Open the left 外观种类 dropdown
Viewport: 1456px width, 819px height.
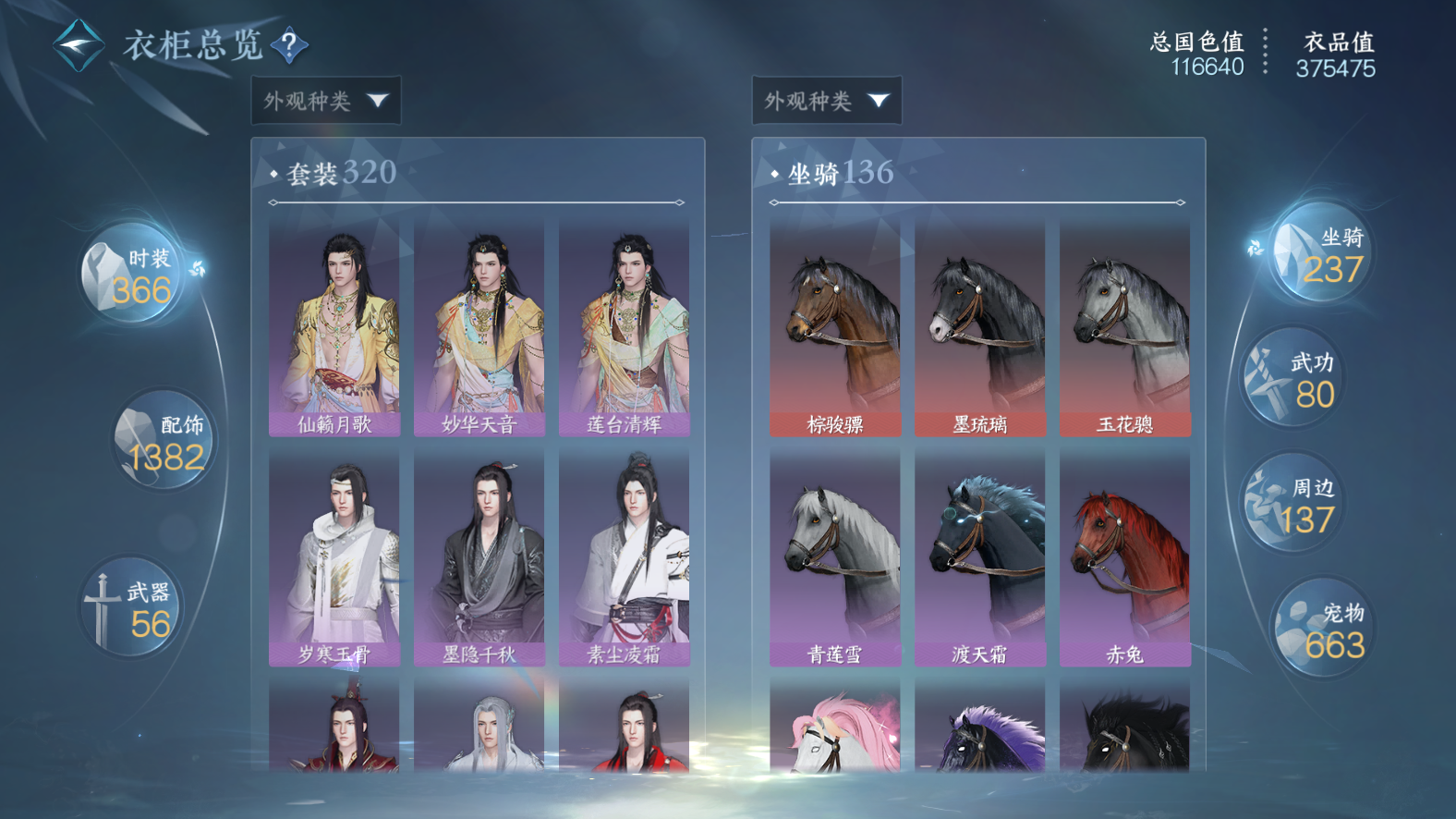326,100
